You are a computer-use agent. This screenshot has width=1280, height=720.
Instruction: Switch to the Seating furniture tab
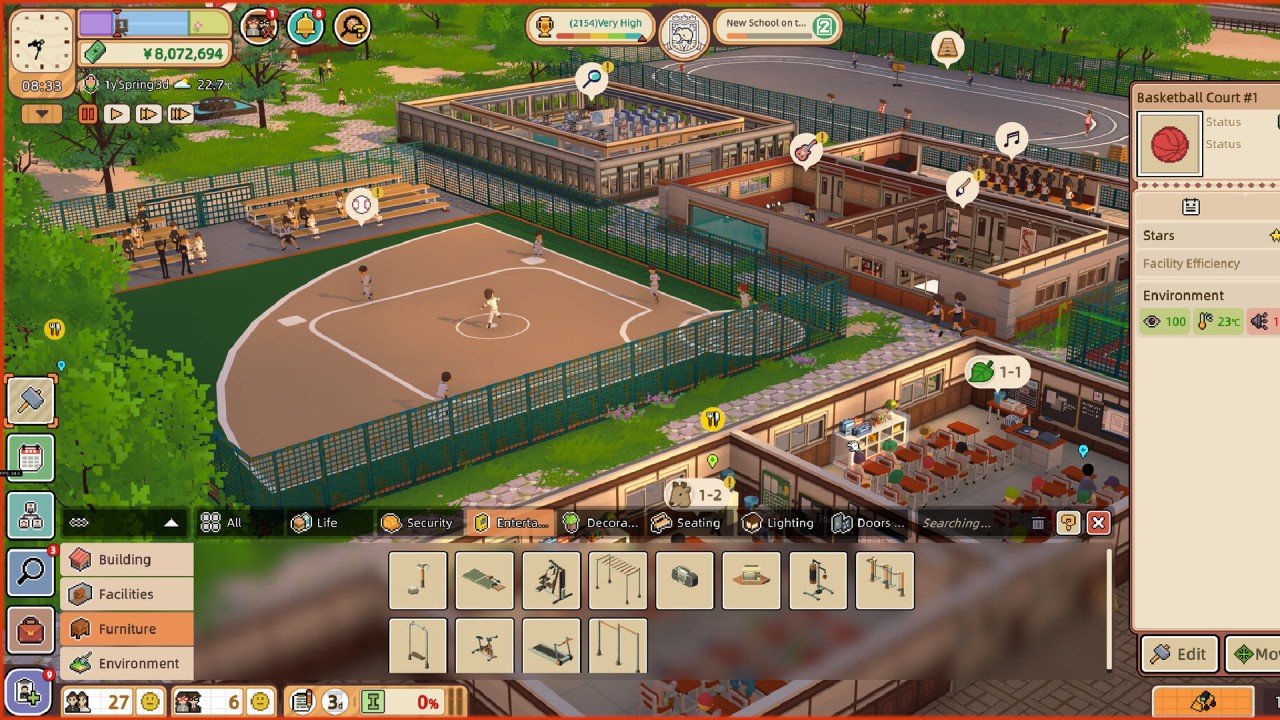tap(686, 523)
